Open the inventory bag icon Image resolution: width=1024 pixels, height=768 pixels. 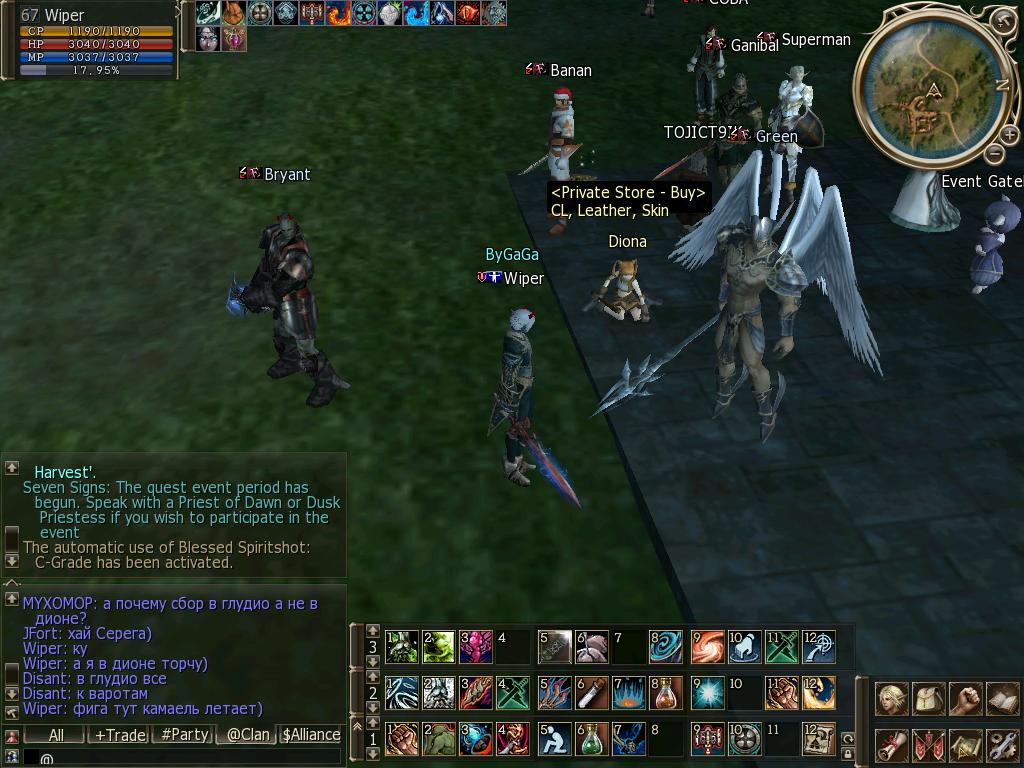(929, 698)
